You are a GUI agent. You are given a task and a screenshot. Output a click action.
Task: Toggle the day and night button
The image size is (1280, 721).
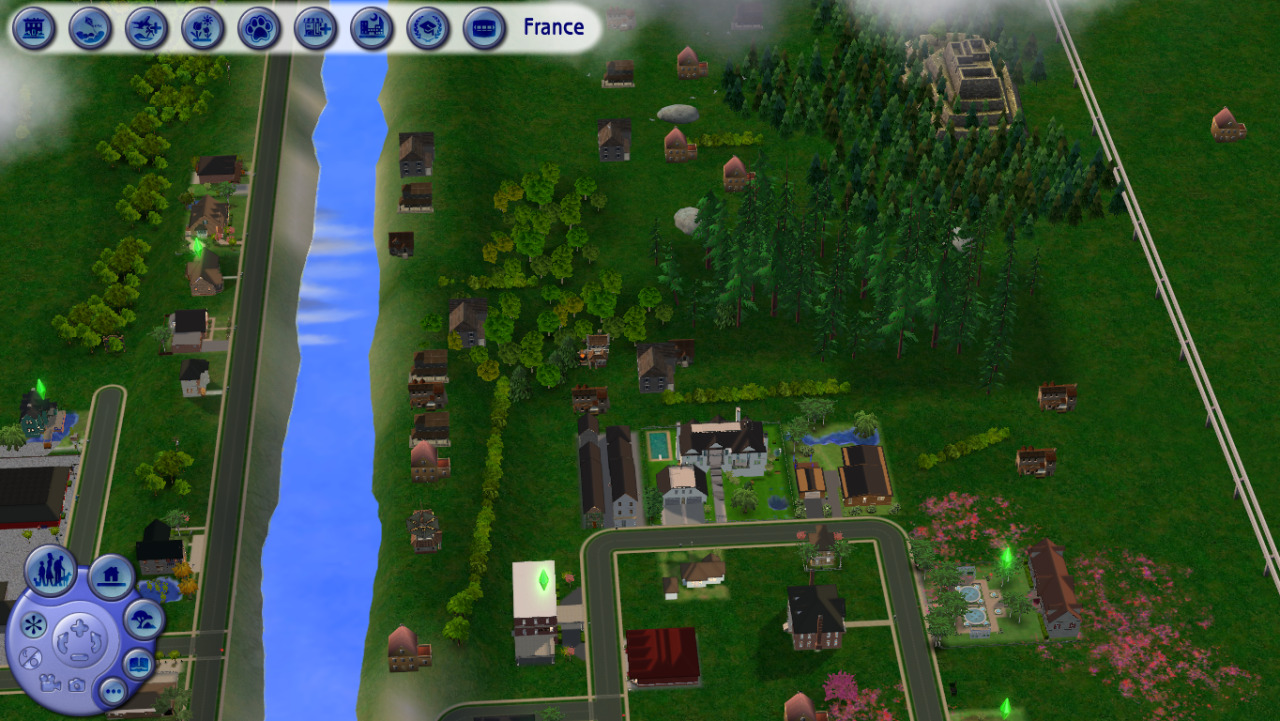tap(30, 658)
